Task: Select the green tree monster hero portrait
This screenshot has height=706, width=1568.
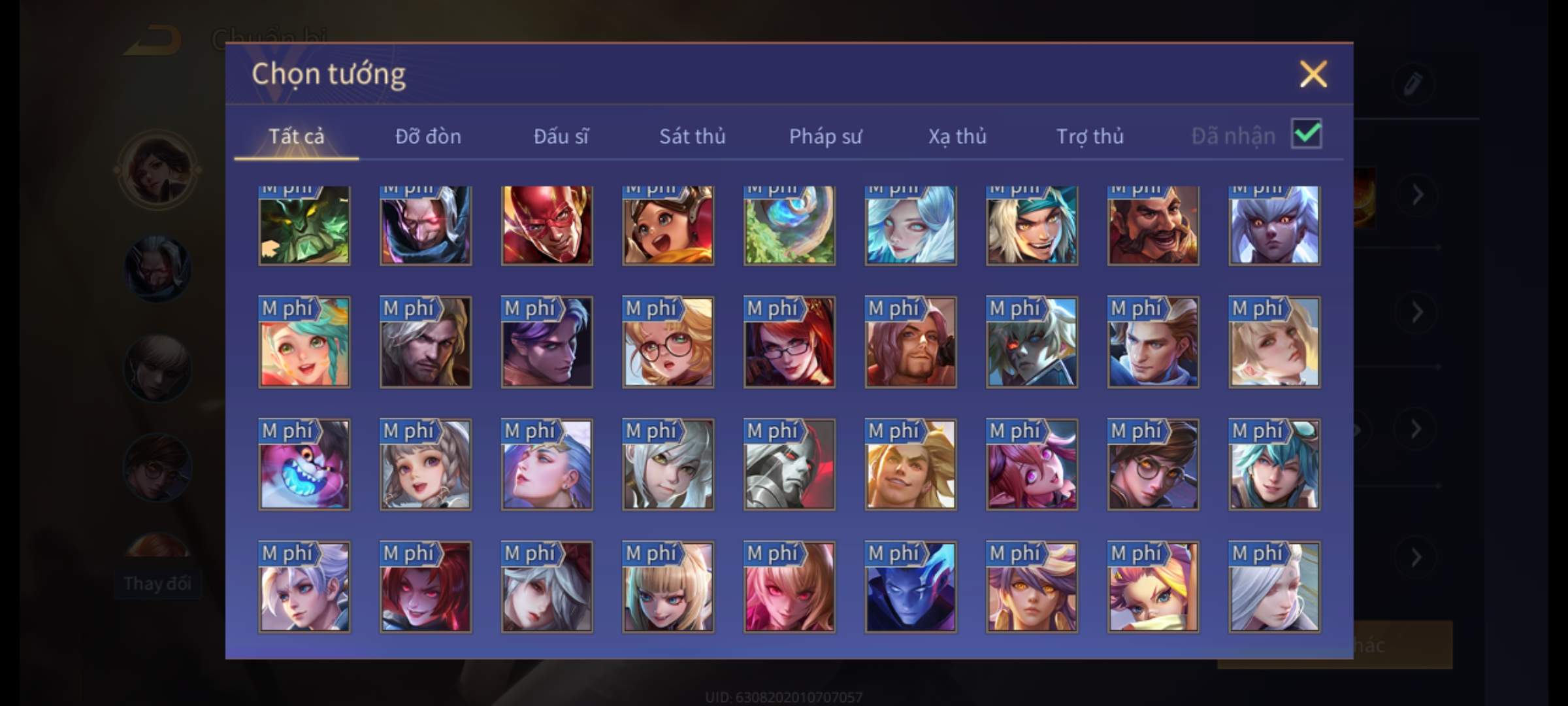Action: tap(304, 226)
